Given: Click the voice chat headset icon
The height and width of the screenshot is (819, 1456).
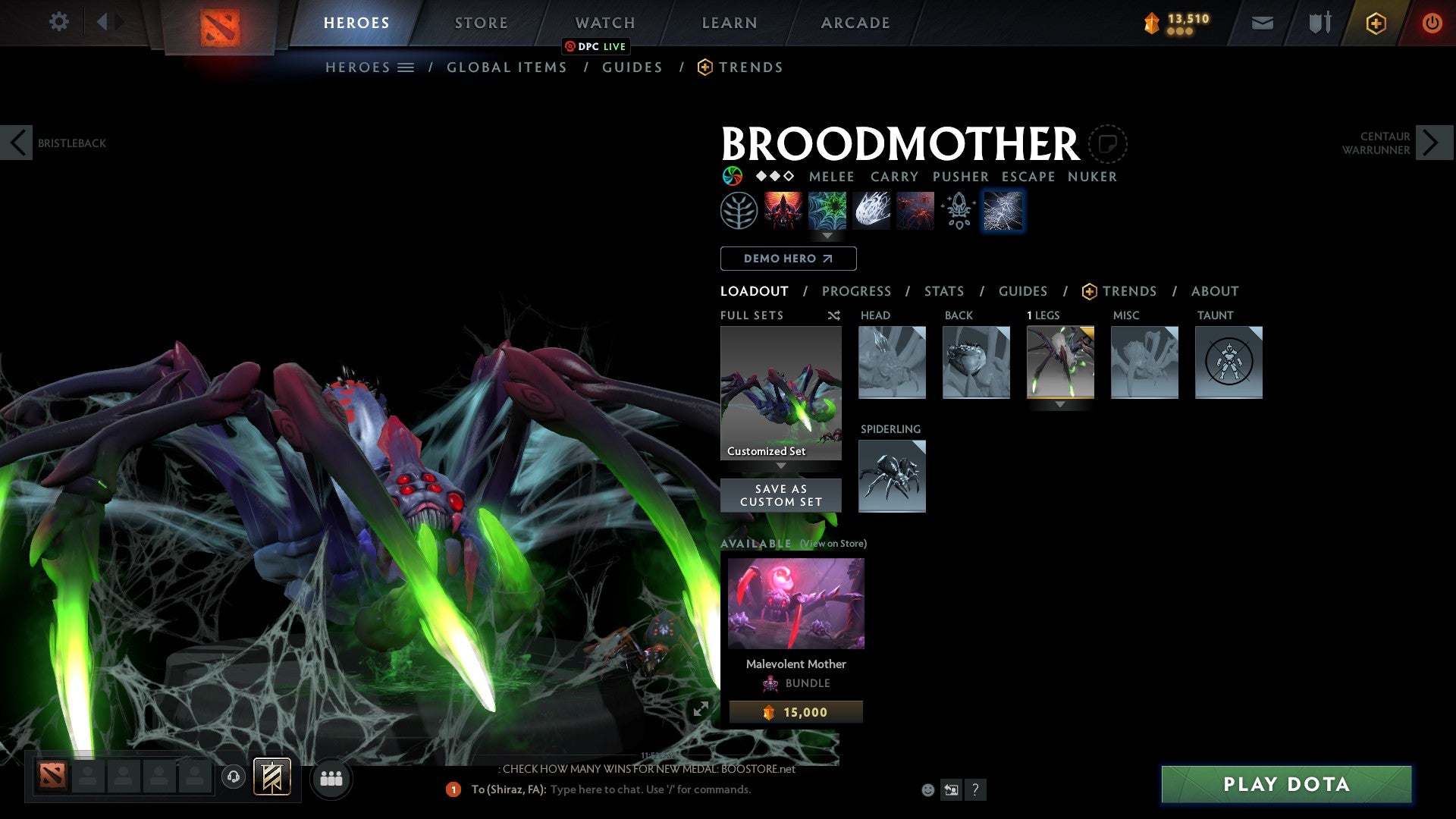Looking at the screenshot, I should 233,778.
